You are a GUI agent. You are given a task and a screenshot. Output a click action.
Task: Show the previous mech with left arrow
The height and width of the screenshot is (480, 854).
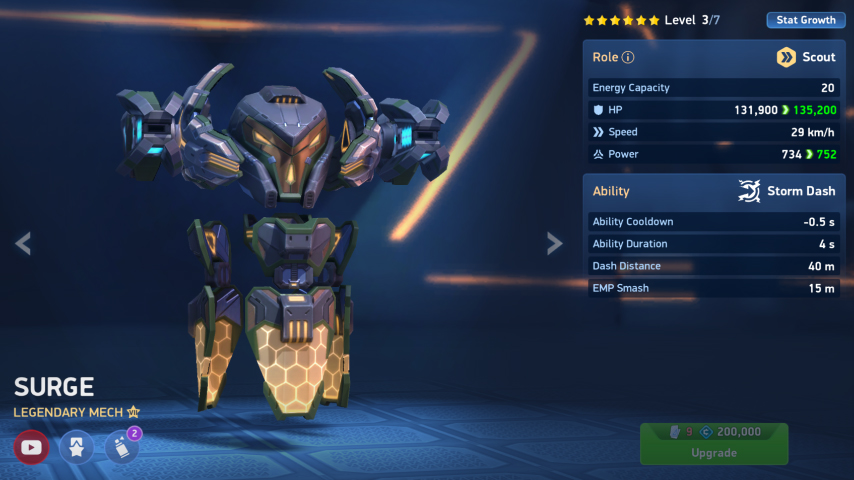coord(22,243)
